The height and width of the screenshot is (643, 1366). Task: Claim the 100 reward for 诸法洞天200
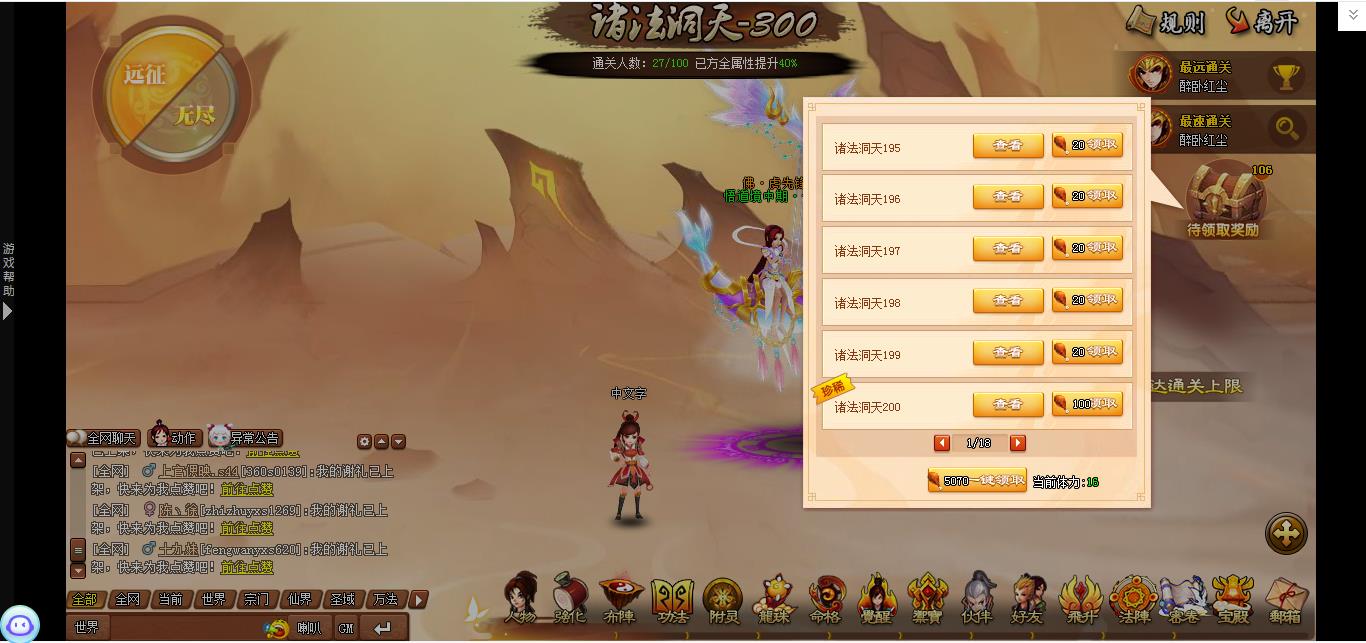pyautogui.click(x=1087, y=404)
